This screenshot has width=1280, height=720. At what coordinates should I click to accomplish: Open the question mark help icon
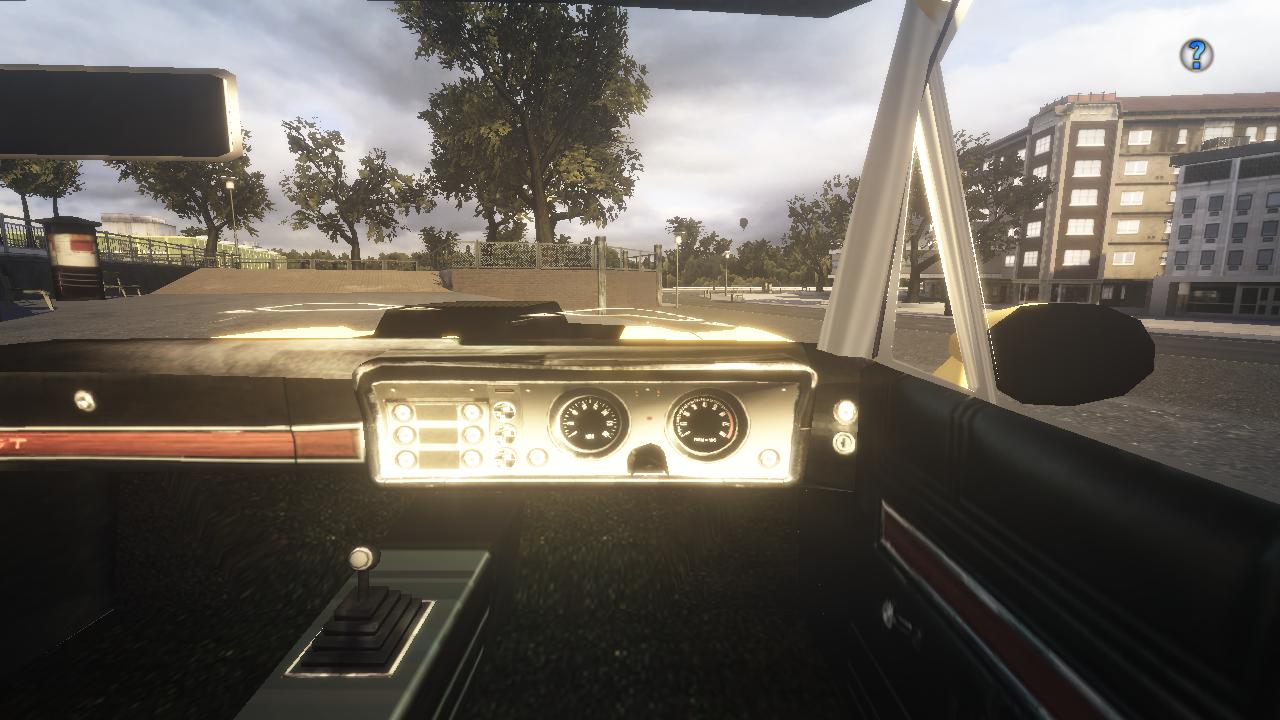[1196, 55]
